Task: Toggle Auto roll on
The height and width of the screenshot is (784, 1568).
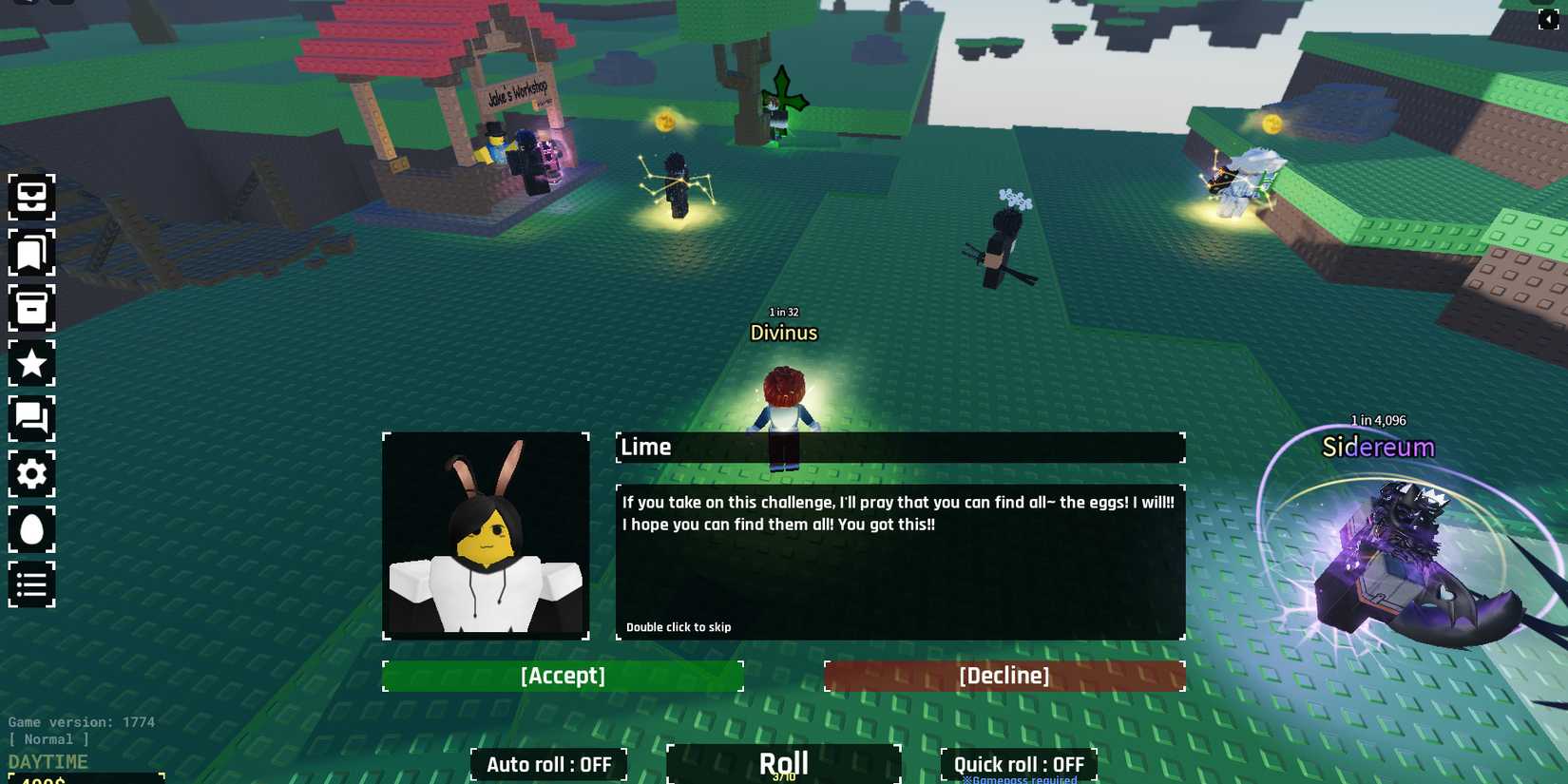Action: tap(547, 764)
